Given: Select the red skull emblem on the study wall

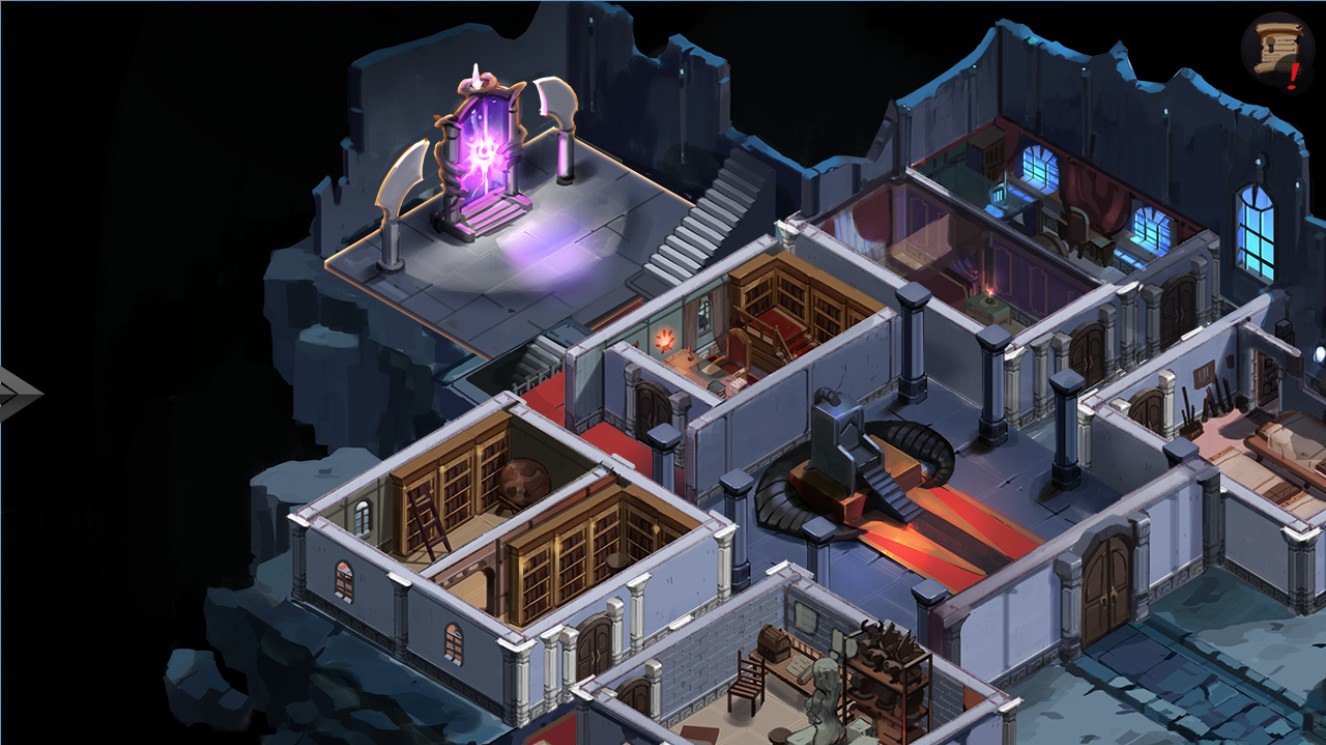Looking at the screenshot, I should [x=665, y=340].
